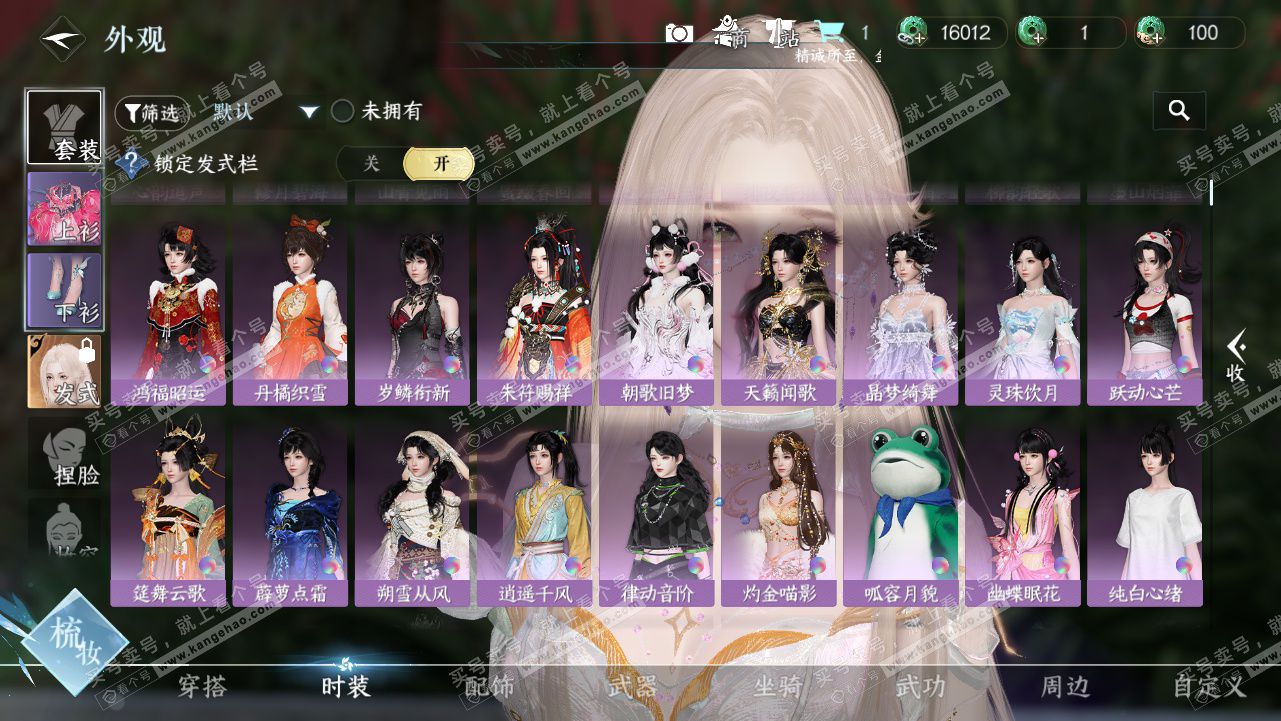
Task: Go back using the top-left arrow
Action: point(61,40)
